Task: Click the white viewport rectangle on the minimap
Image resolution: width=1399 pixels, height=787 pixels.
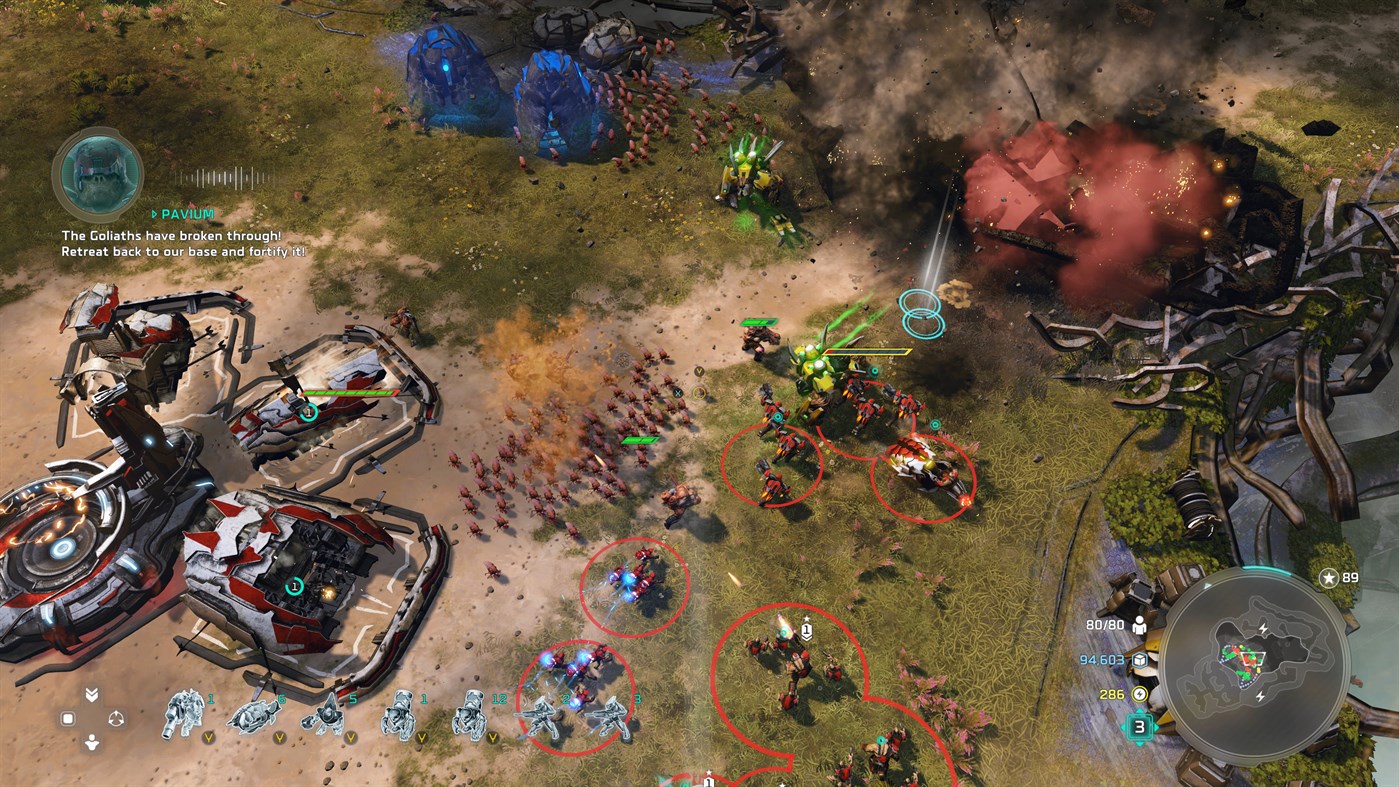Action: [x=1253, y=658]
